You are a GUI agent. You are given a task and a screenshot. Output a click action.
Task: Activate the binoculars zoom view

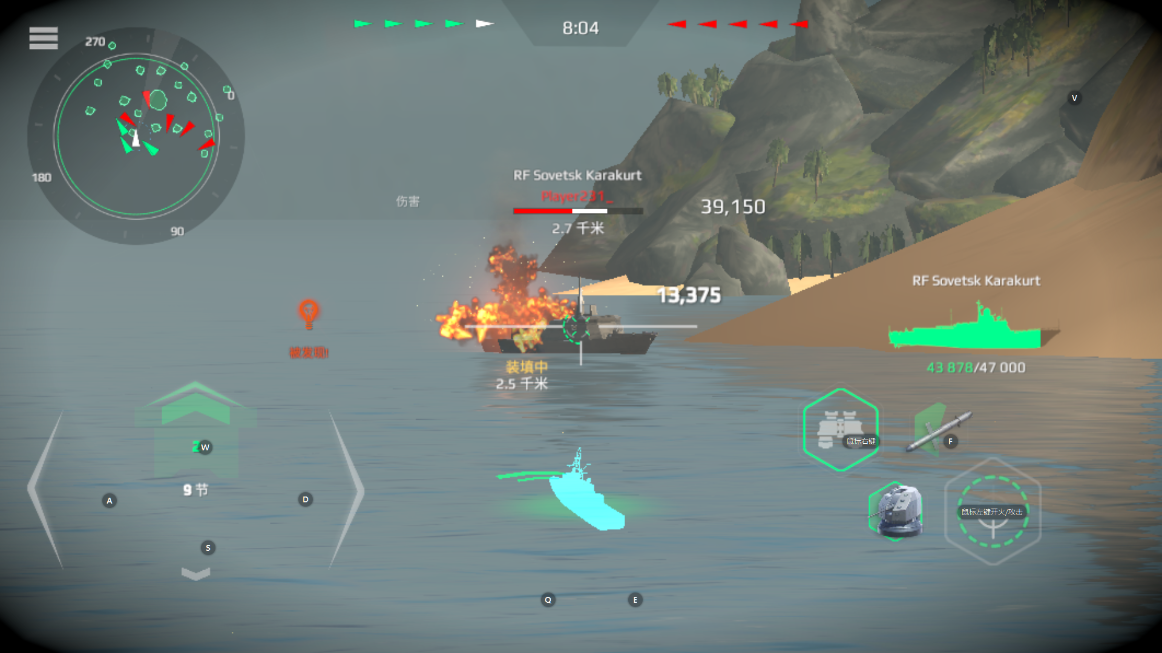[840, 429]
